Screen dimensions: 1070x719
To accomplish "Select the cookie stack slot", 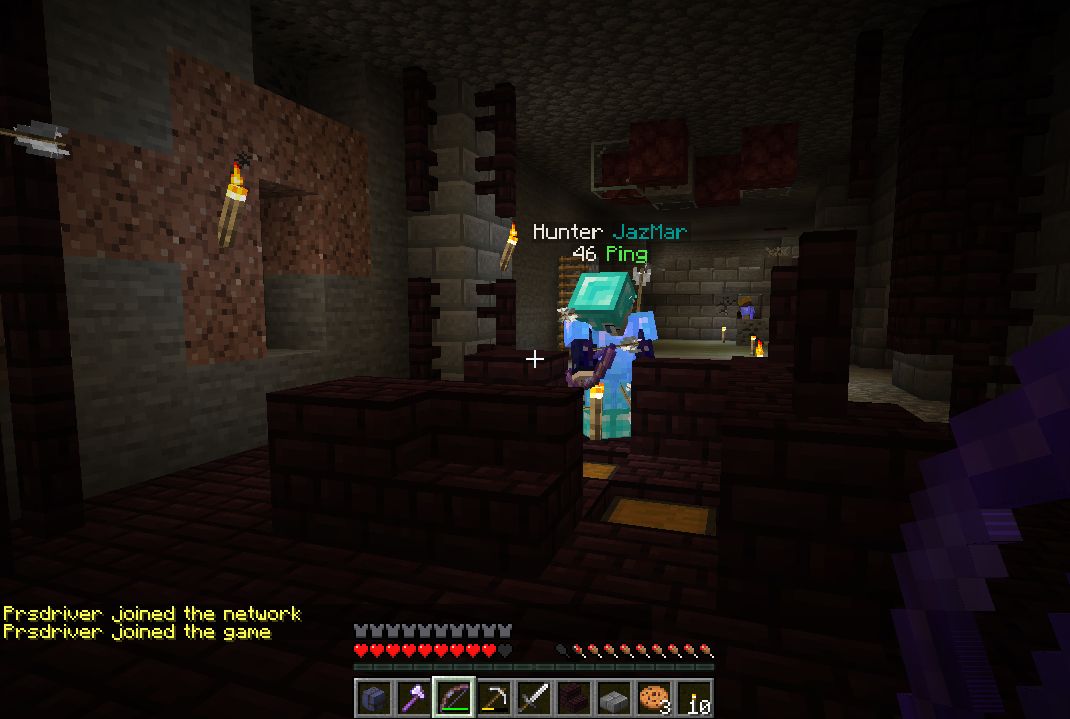I will click(x=653, y=698).
